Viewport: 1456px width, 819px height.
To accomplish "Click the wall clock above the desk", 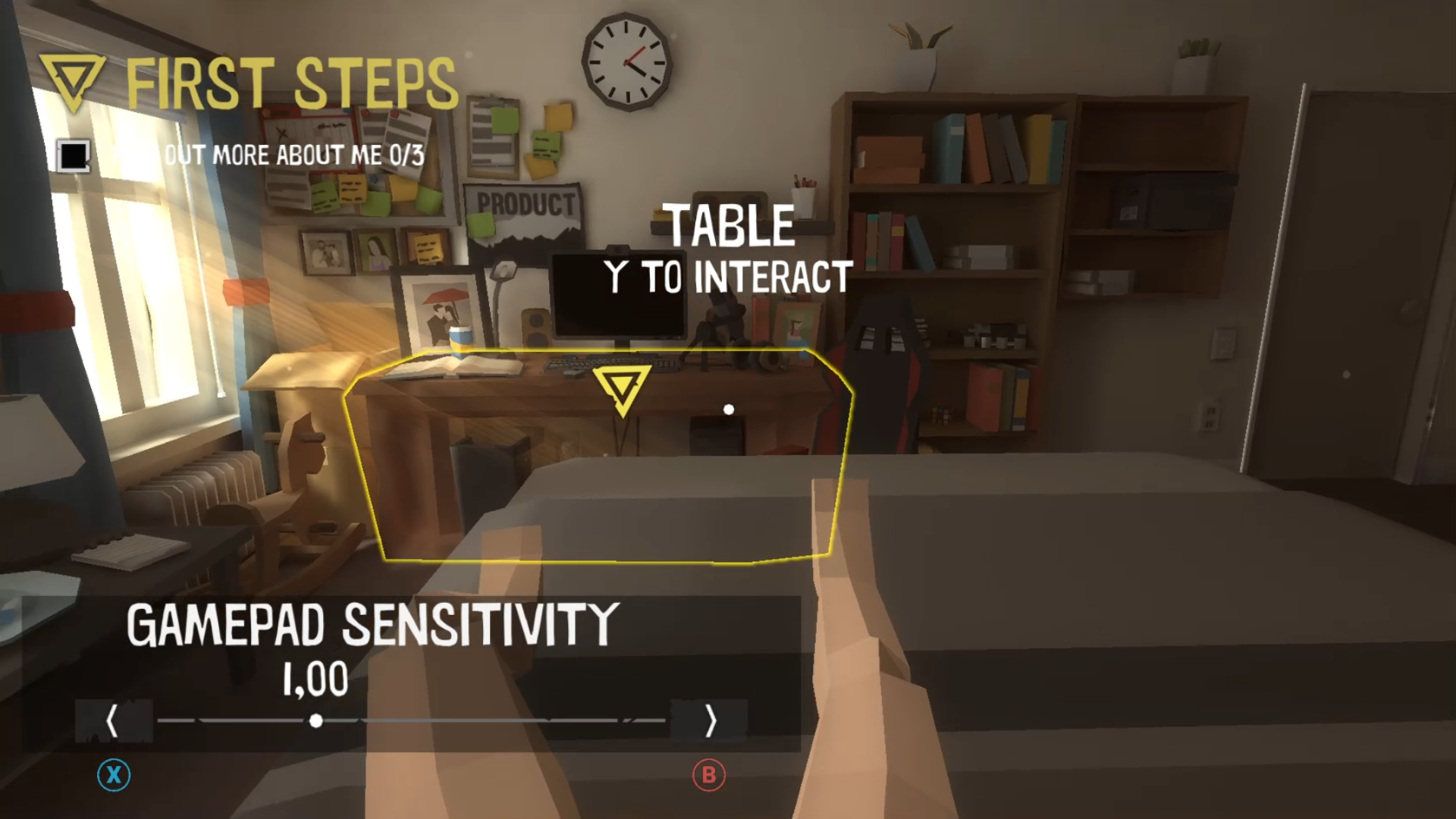I will pos(627,63).
